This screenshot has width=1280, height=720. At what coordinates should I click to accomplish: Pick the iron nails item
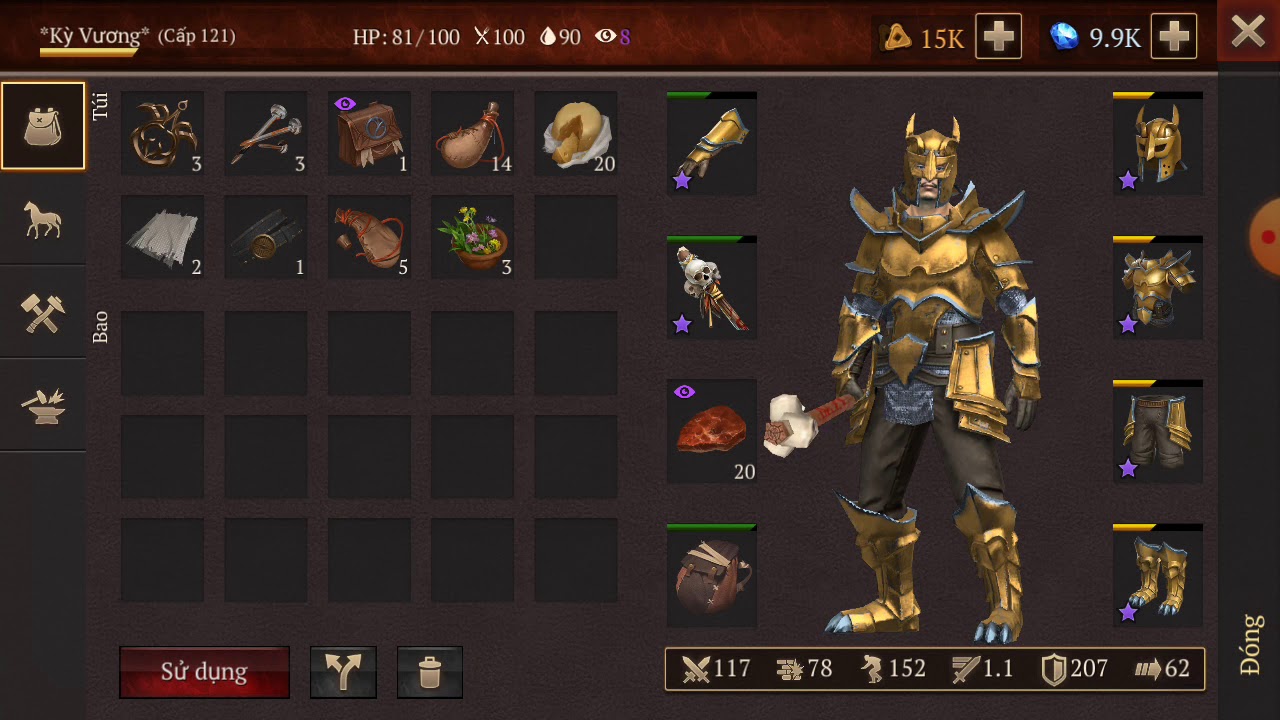pyautogui.click(x=265, y=134)
